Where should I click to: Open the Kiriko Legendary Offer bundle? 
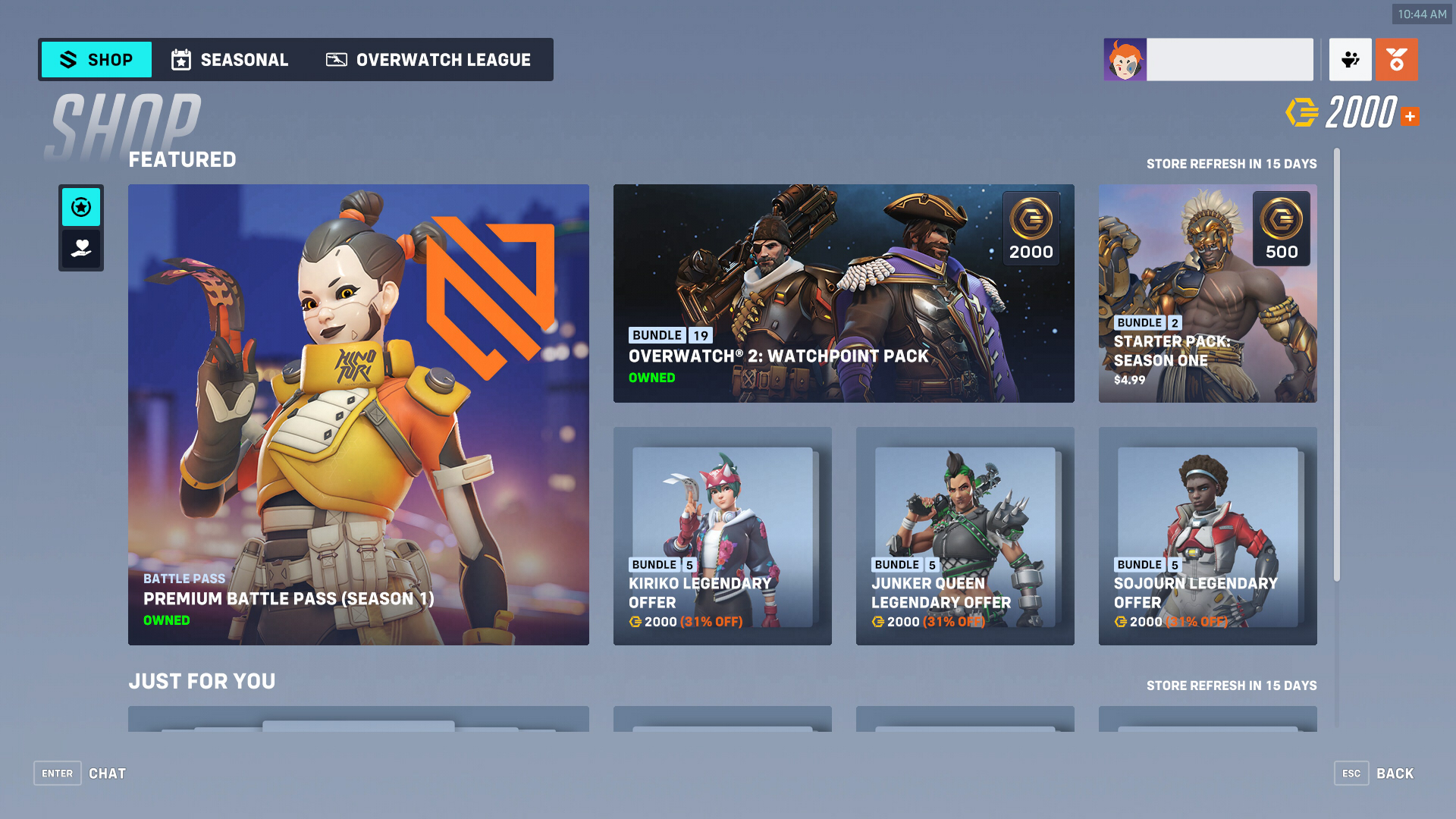pos(722,536)
